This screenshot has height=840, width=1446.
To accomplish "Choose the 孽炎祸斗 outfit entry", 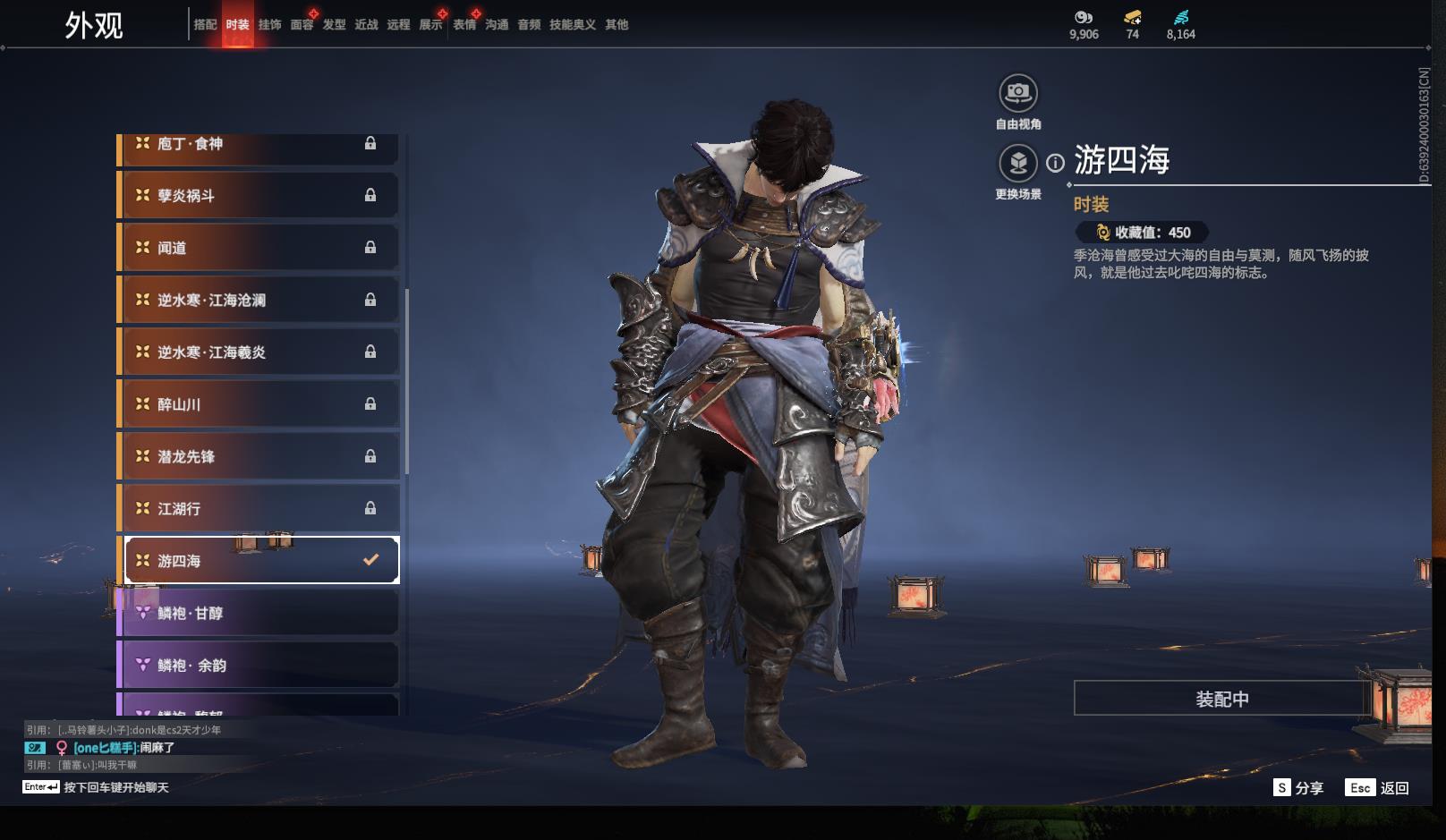I will click(x=259, y=196).
